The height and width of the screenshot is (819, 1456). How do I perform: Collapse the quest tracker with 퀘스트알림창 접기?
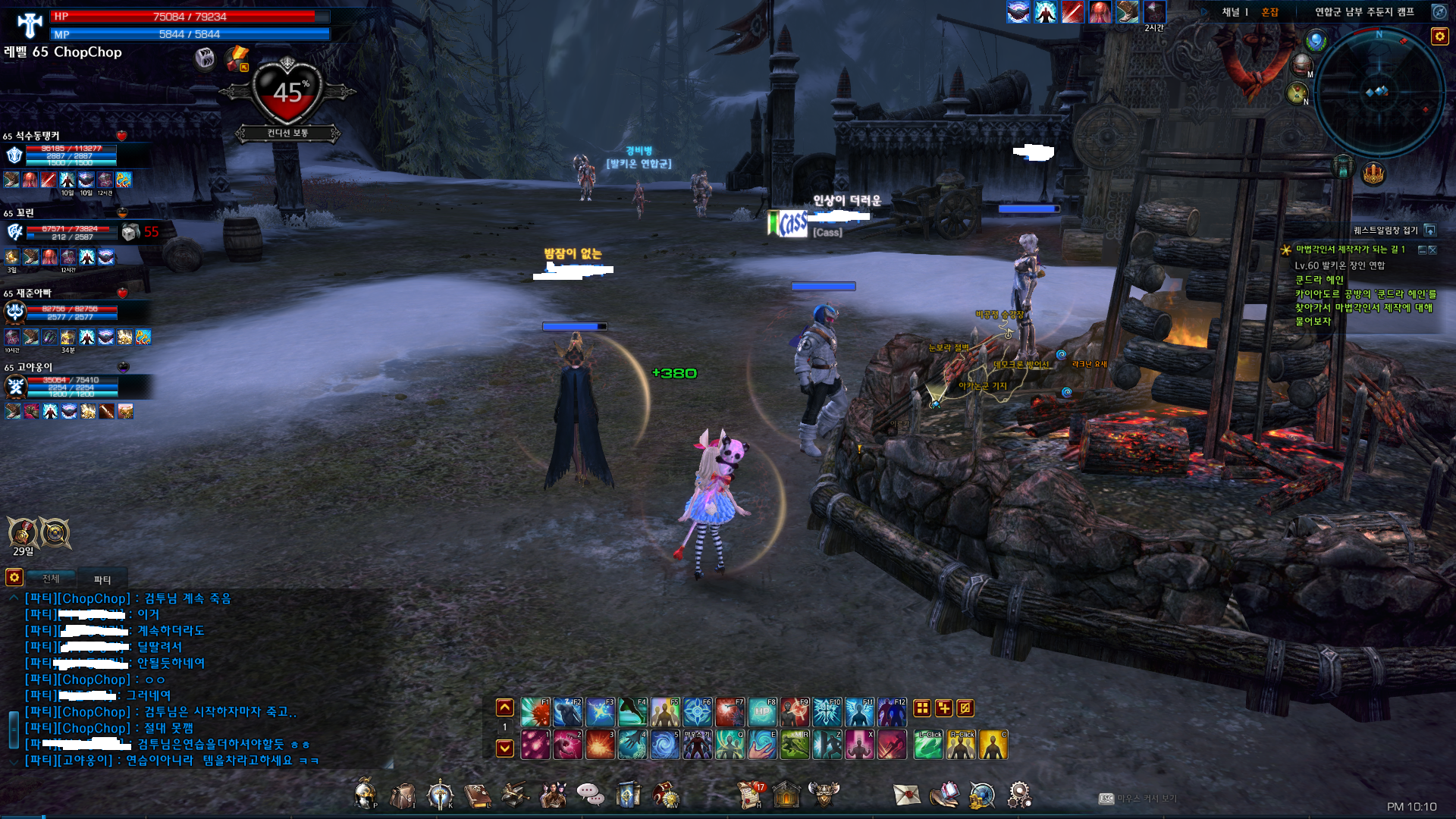point(1429,231)
